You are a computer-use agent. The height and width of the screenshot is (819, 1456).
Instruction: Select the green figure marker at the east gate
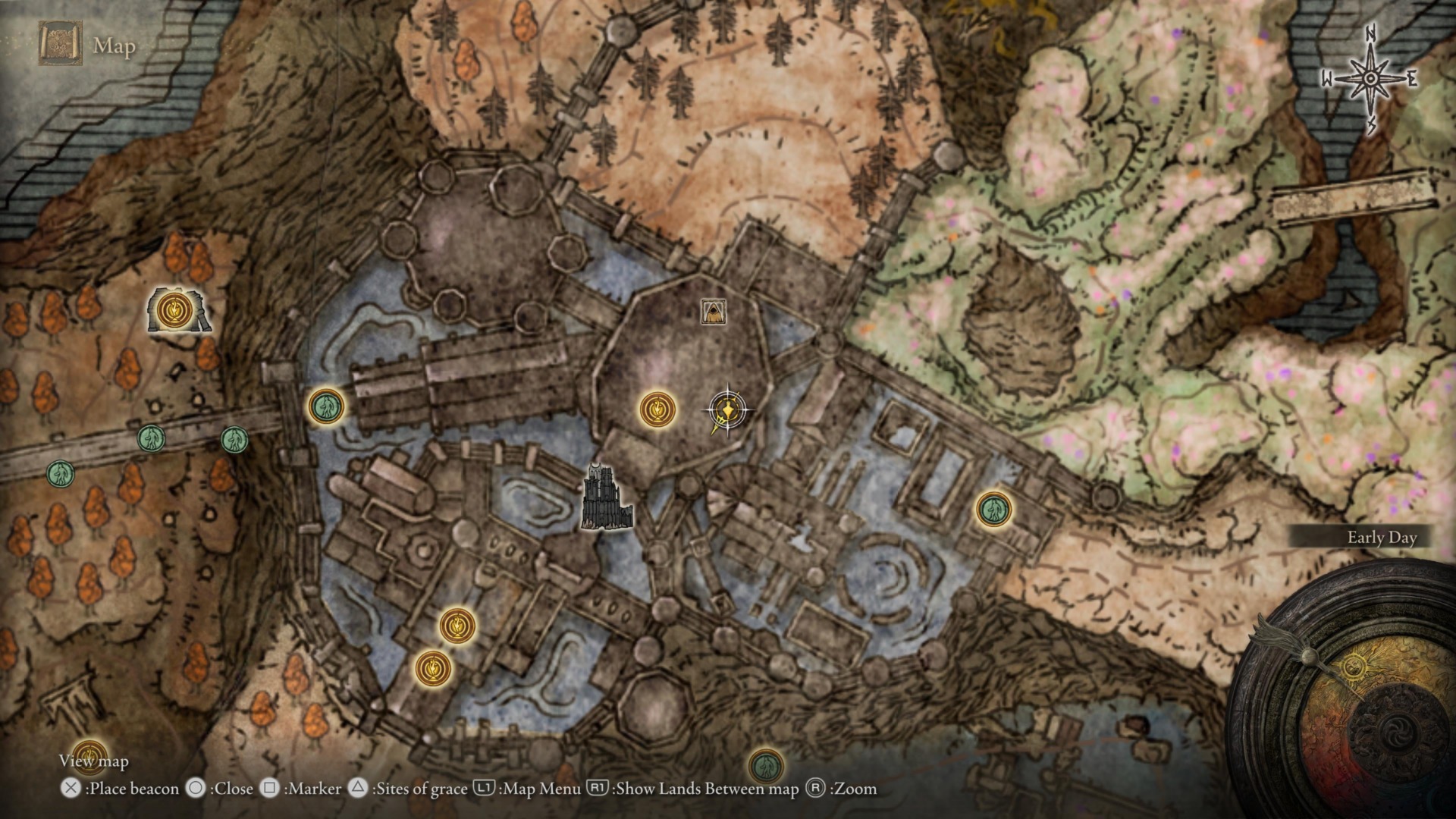click(x=993, y=510)
